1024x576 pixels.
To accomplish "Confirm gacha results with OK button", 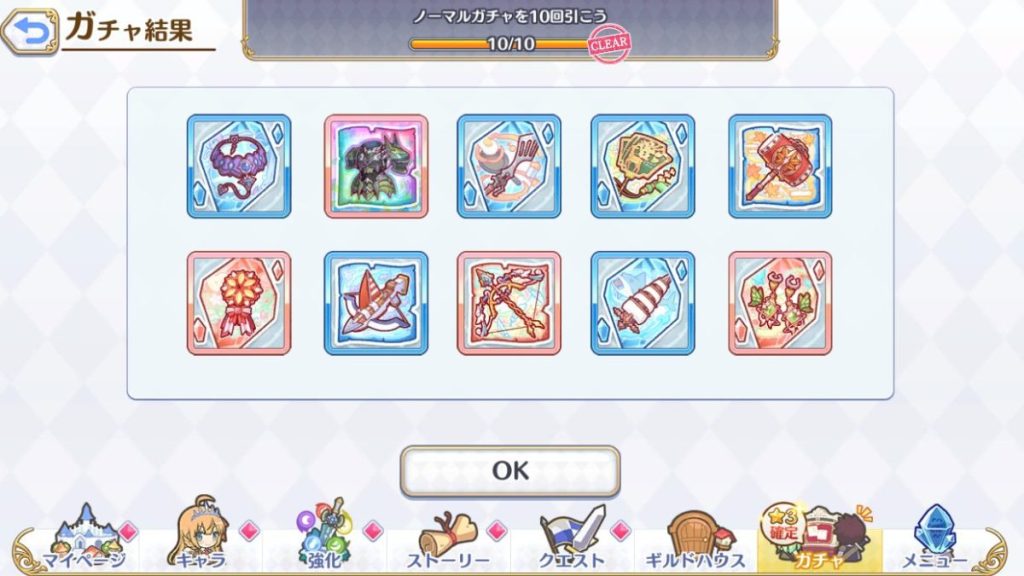I will (x=510, y=471).
